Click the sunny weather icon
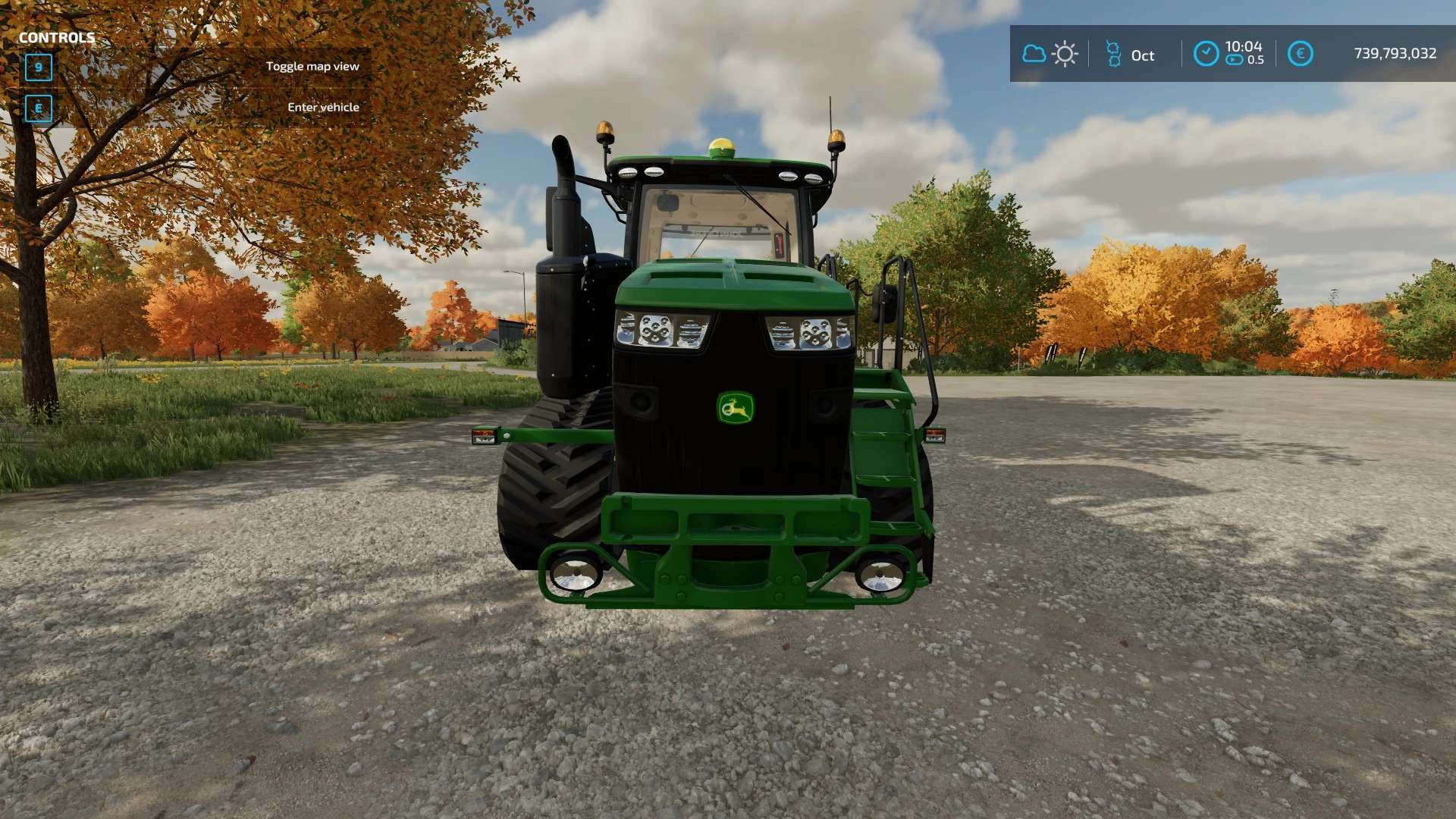This screenshot has height=819, width=1456. (1065, 54)
